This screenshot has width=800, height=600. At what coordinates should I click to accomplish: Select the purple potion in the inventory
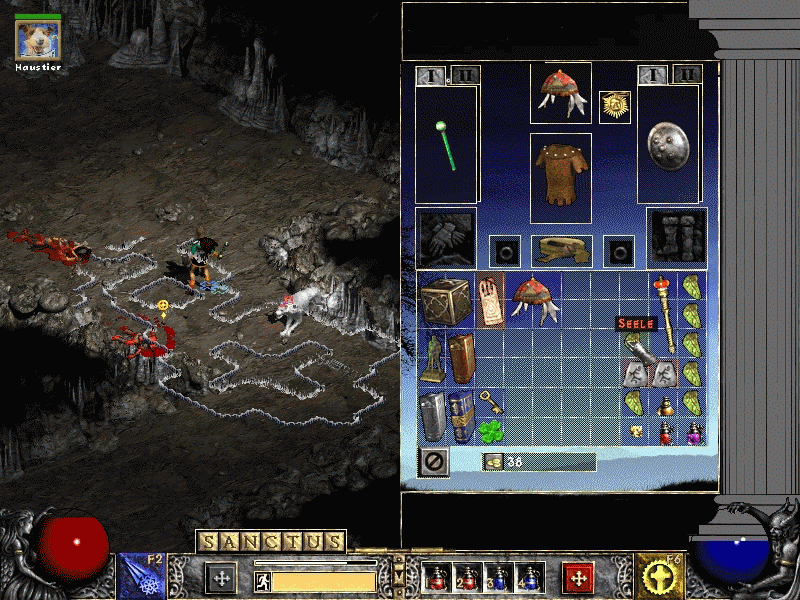(691, 433)
